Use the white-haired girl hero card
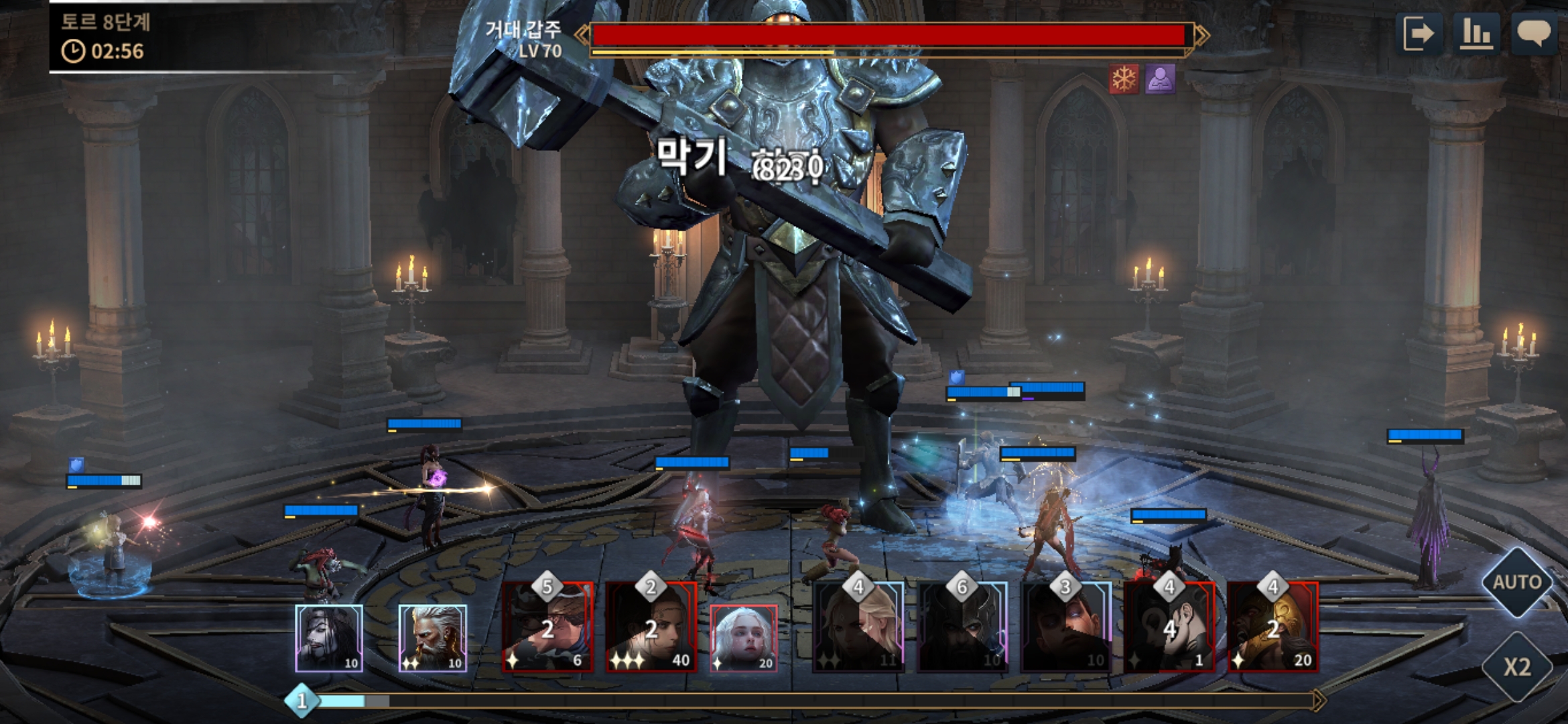This screenshot has height=724, width=1568. tap(744, 638)
